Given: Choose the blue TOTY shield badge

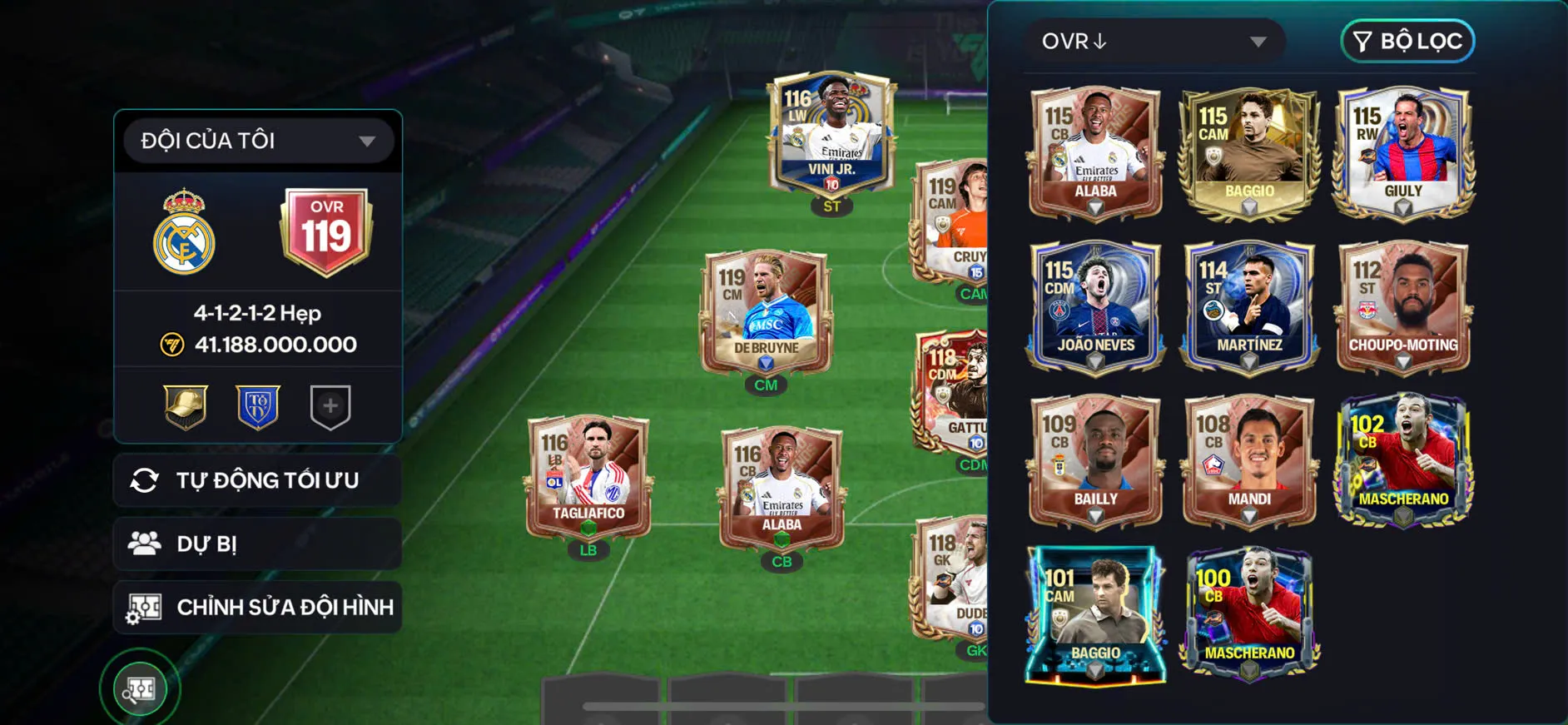Looking at the screenshot, I should (x=258, y=407).
